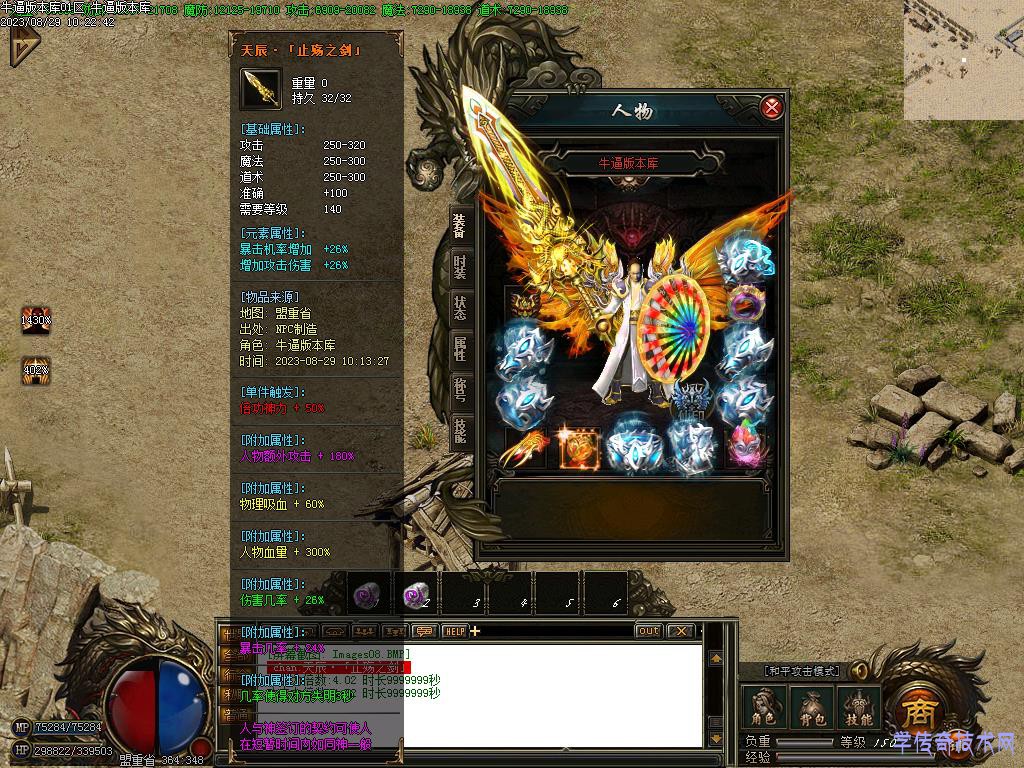This screenshot has height=768, width=1024.
Task: Switch to the 时装 fashion tab
Action: (x=459, y=265)
